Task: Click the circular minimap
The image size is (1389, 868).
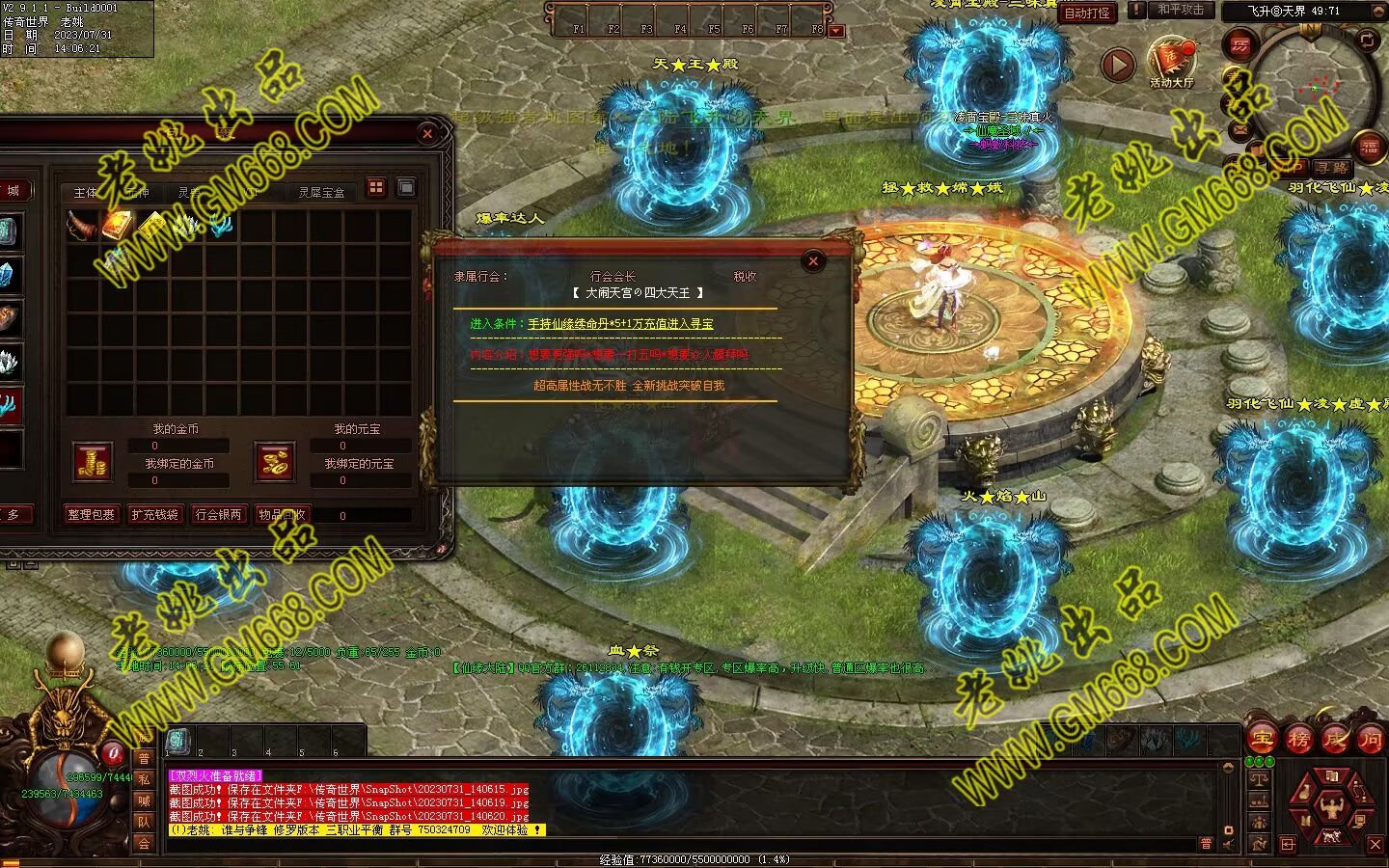Action: click(x=1312, y=89)
